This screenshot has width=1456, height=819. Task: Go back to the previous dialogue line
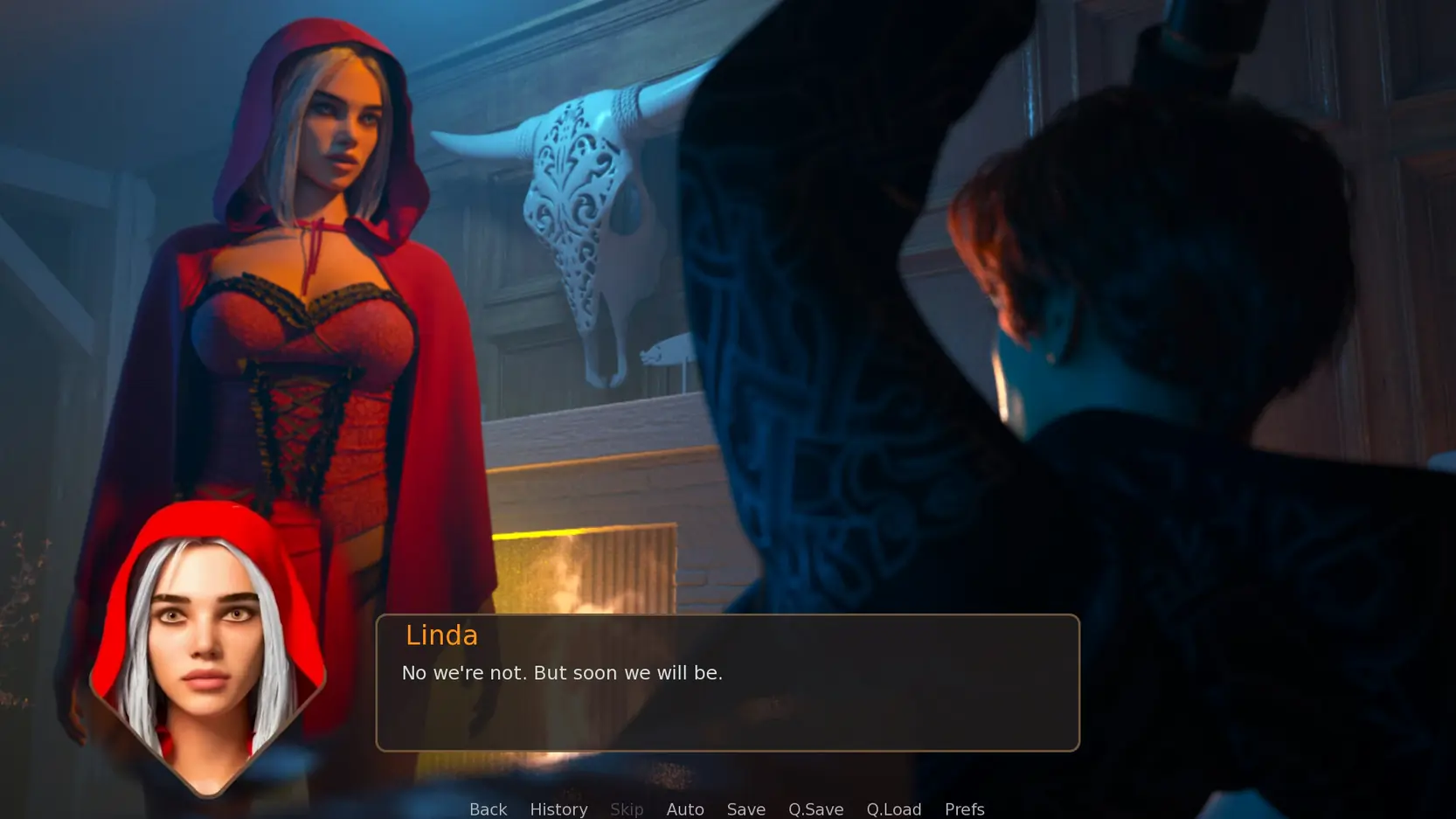click(488, 809)
